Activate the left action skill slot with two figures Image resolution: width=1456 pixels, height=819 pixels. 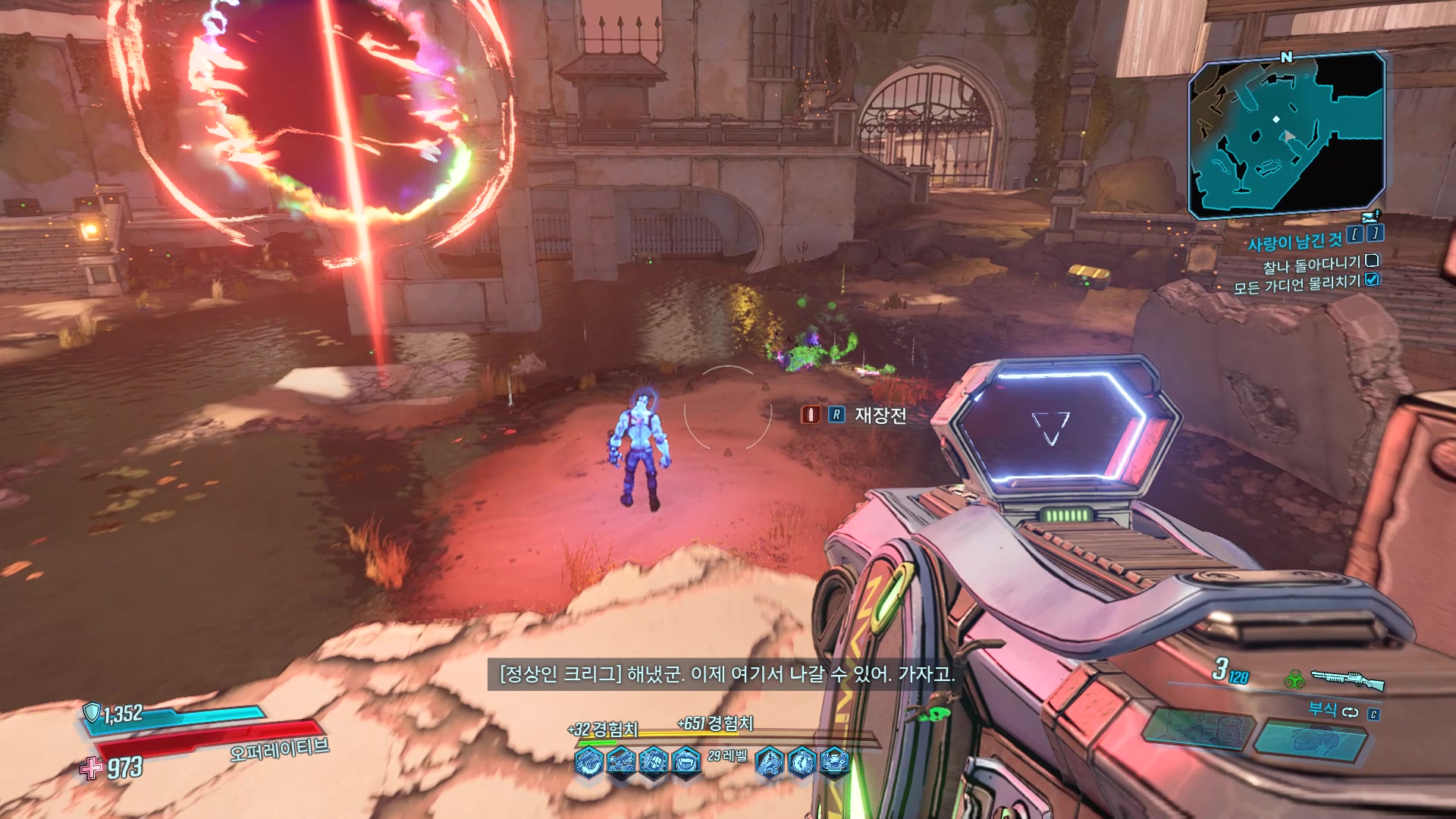[x=1194, y=731]
